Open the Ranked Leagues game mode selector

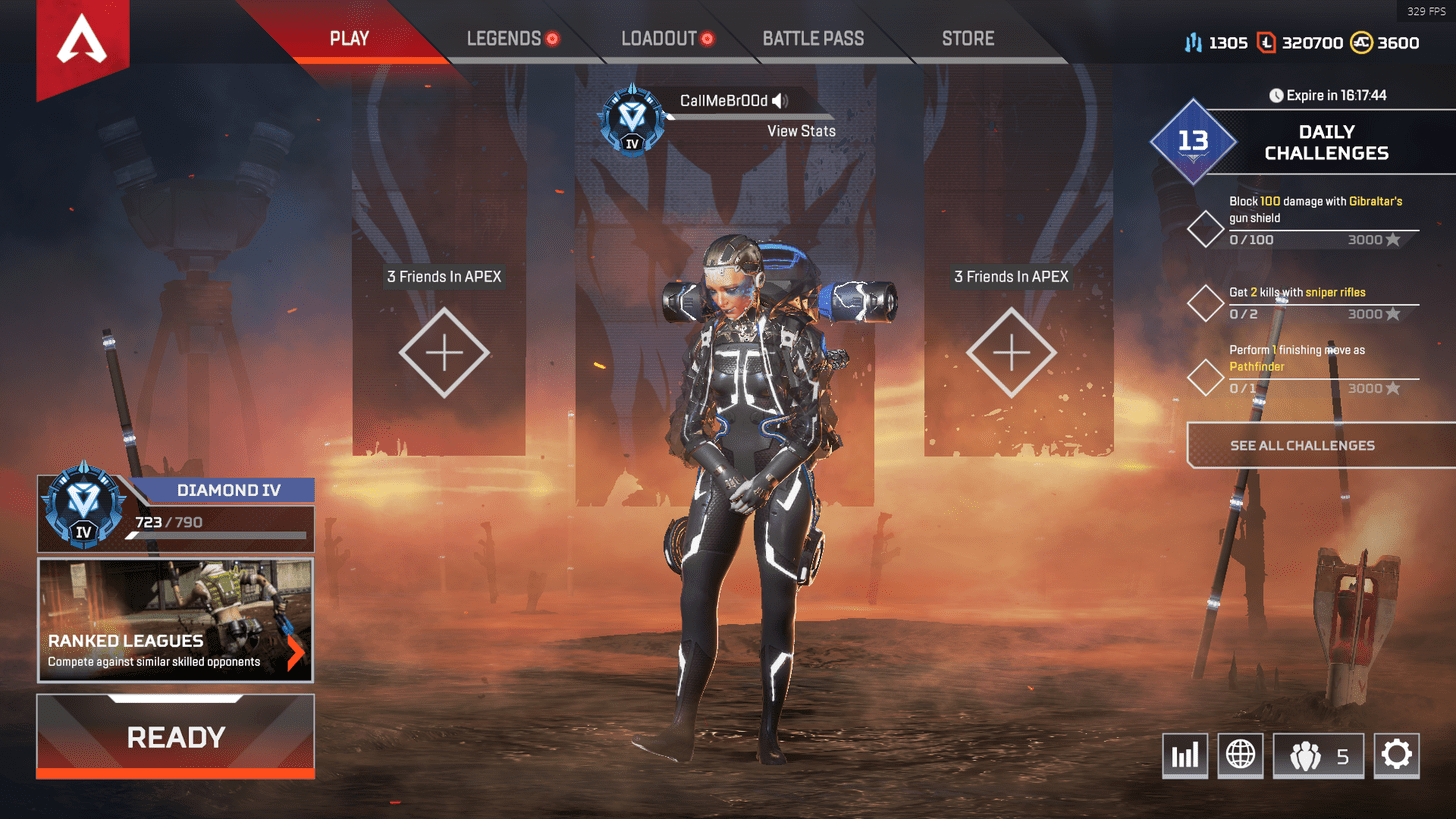click(x=176, y=620)
